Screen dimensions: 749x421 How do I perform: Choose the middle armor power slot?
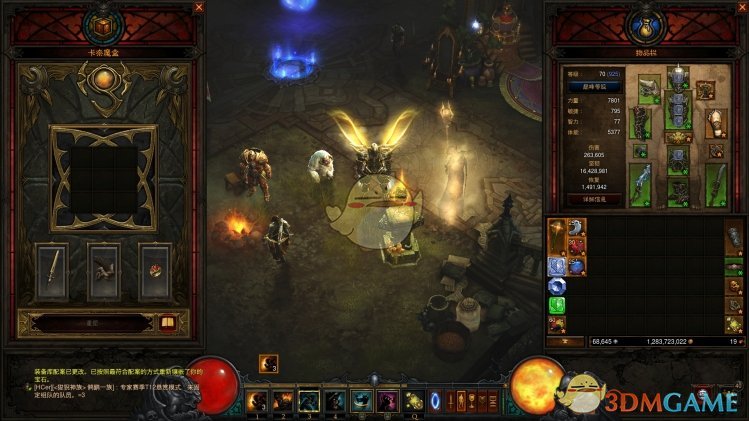(104, 270)
